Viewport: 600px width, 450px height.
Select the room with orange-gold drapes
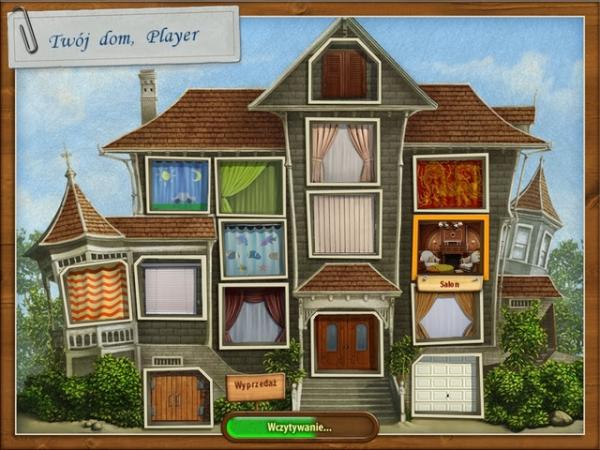447,315
